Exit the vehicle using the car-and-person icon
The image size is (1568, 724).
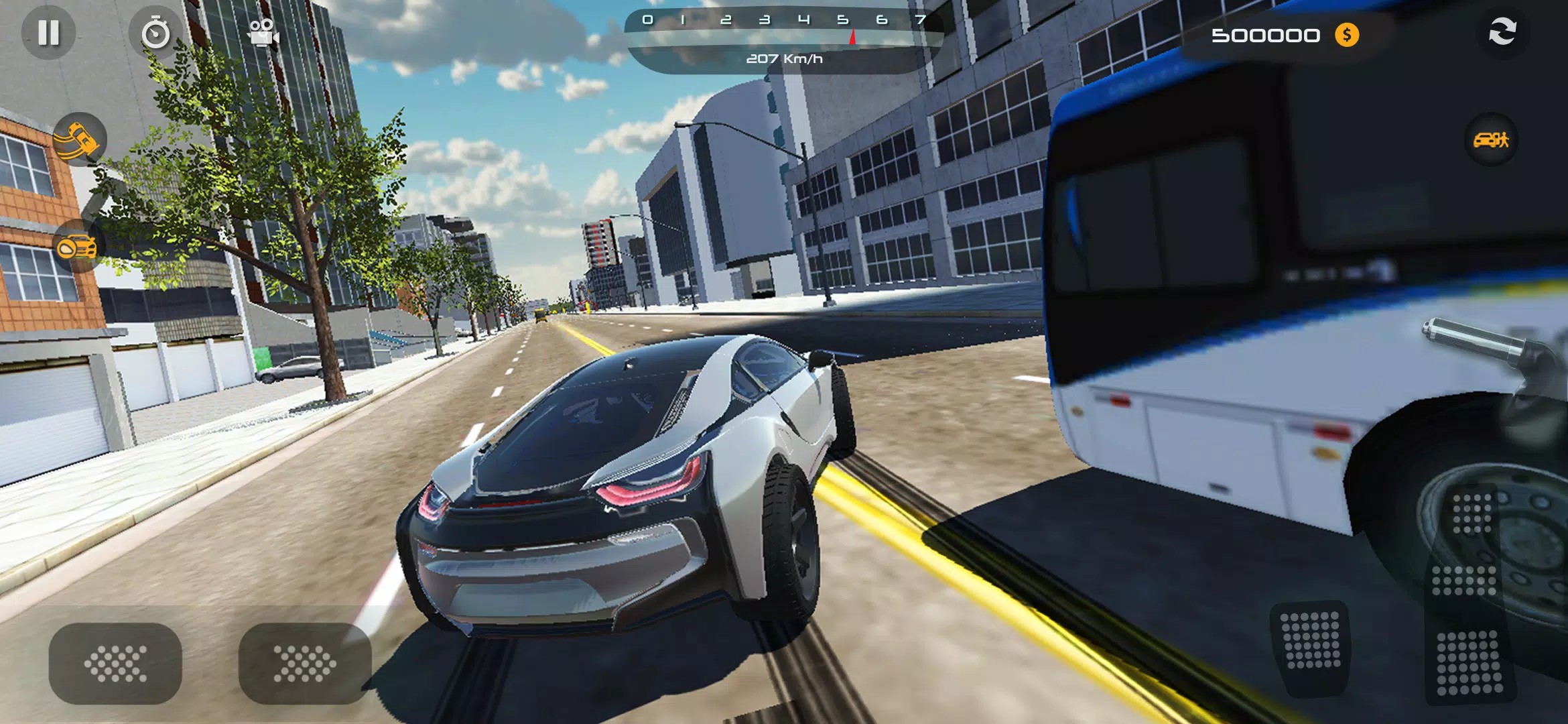[1491, 139]
